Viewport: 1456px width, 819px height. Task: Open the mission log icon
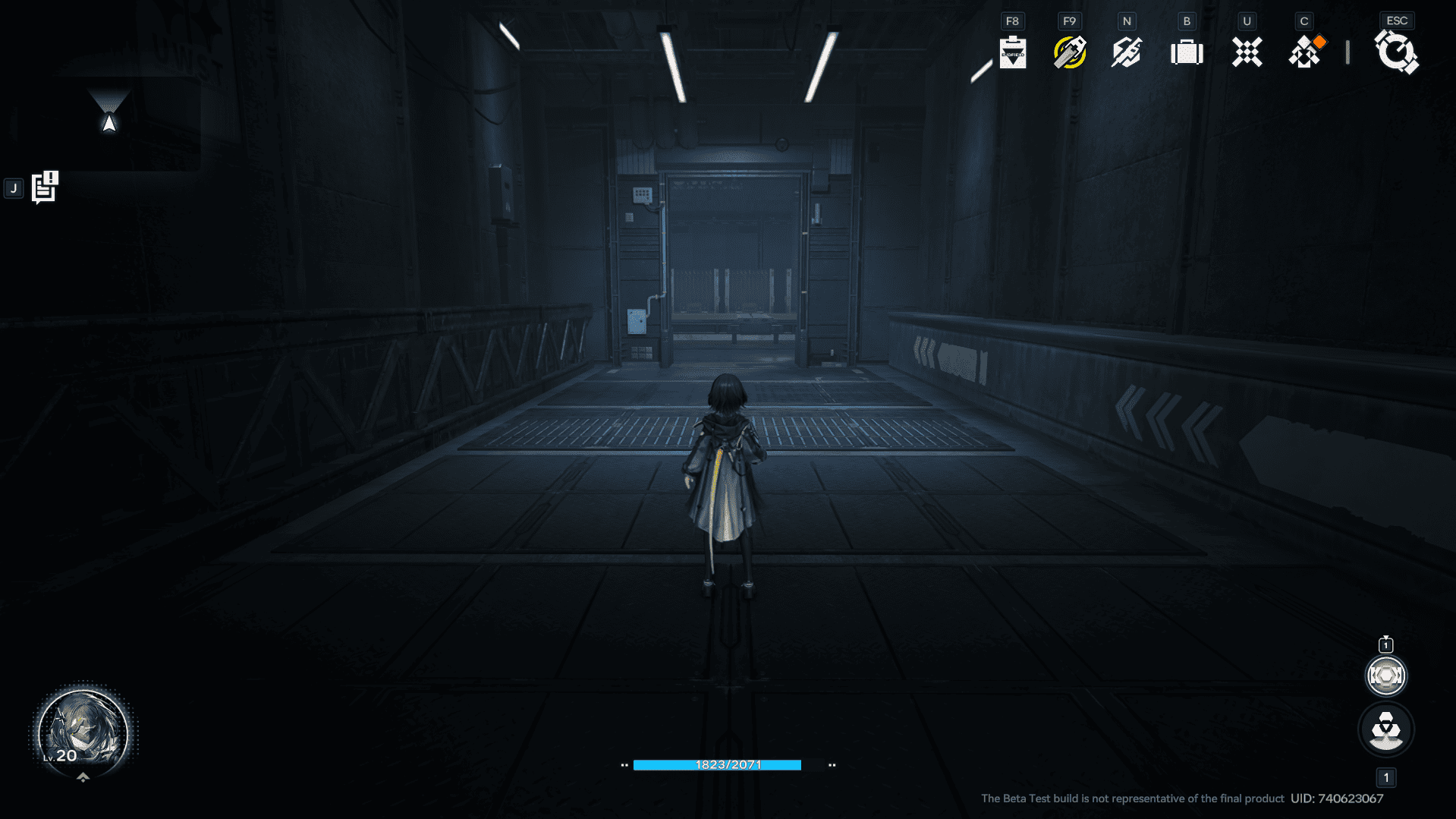pyautogui.click(x=45, y=187)
